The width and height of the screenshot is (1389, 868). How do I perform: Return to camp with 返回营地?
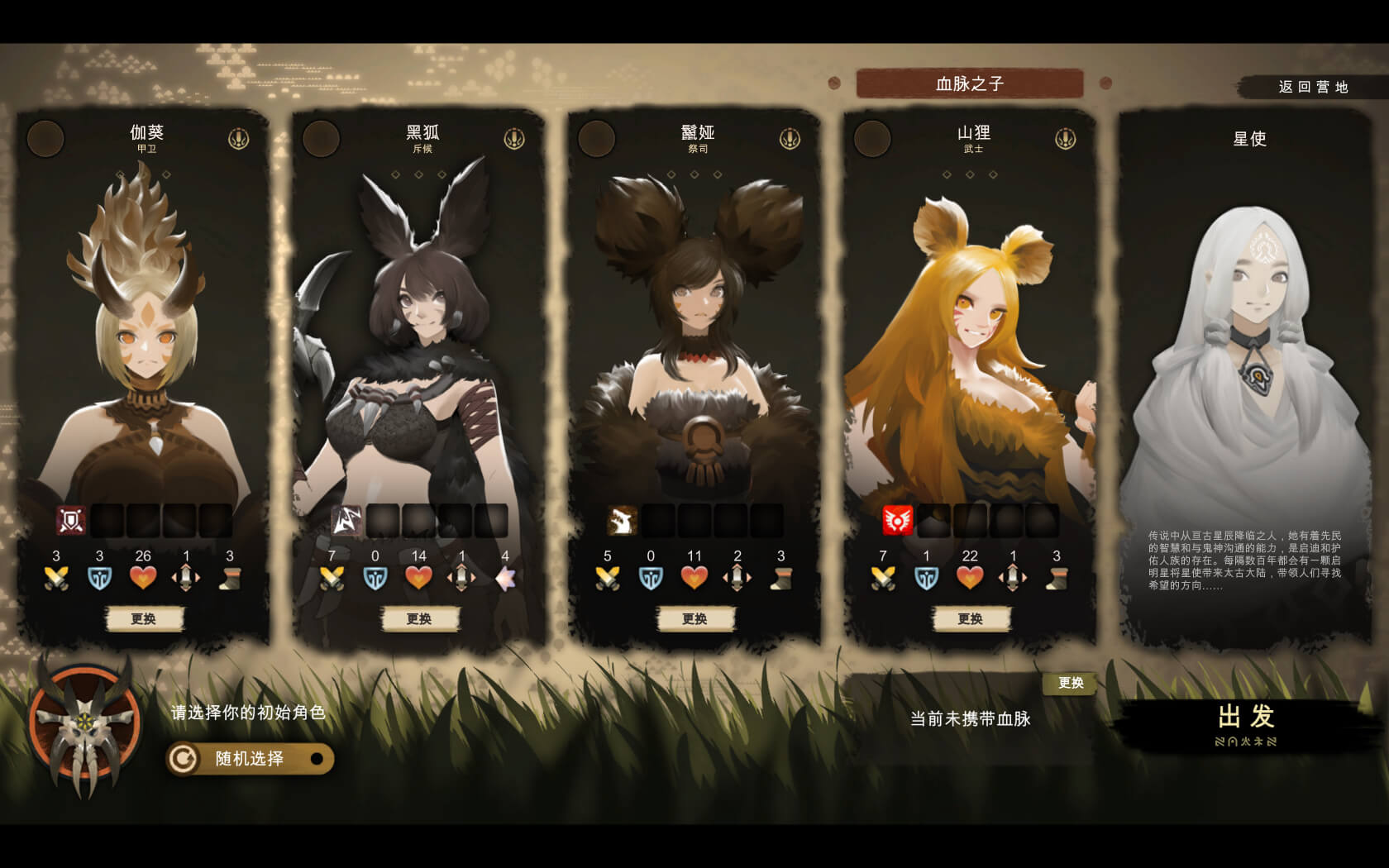pyautogui.click(x=1312, y=87)
